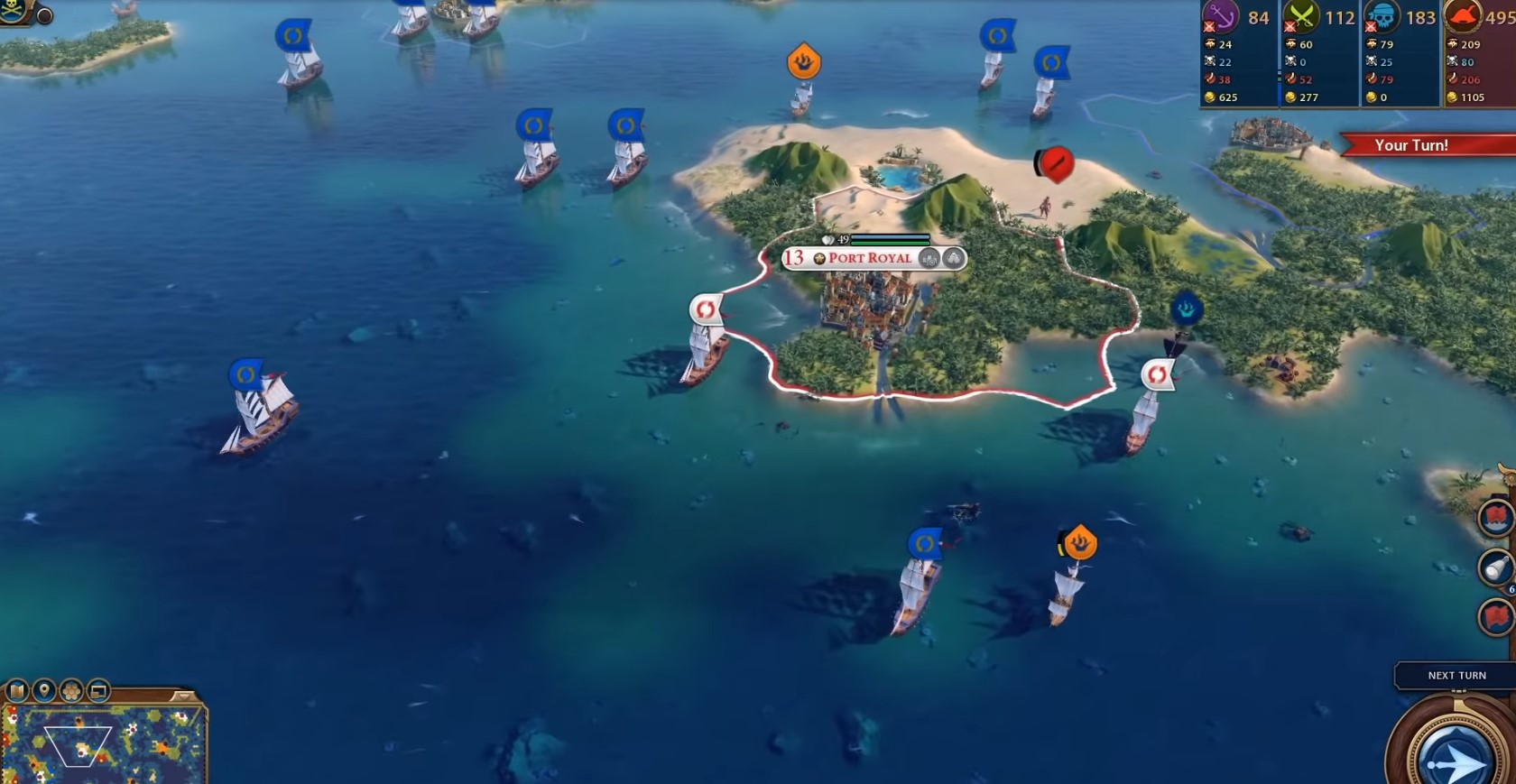Select the blue bandana skull faction portrait
The width and height of the screenshot is (1516, 784).
1382,17
